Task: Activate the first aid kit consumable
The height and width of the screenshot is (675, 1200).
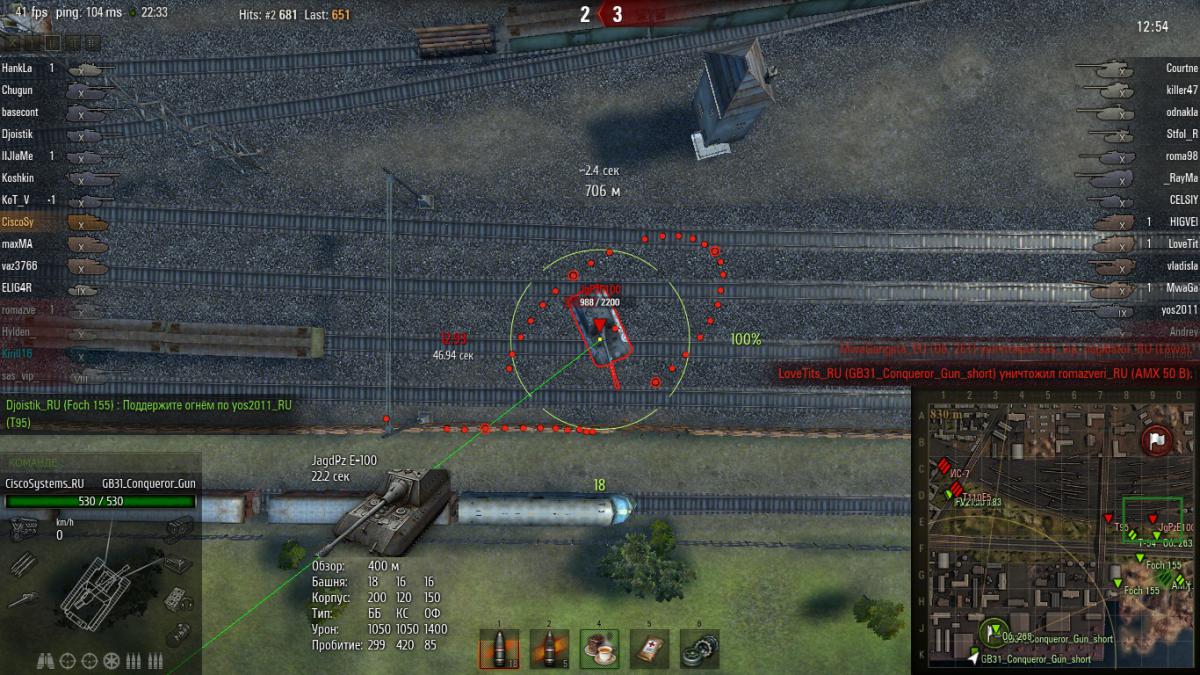Action: coord(649,648)
